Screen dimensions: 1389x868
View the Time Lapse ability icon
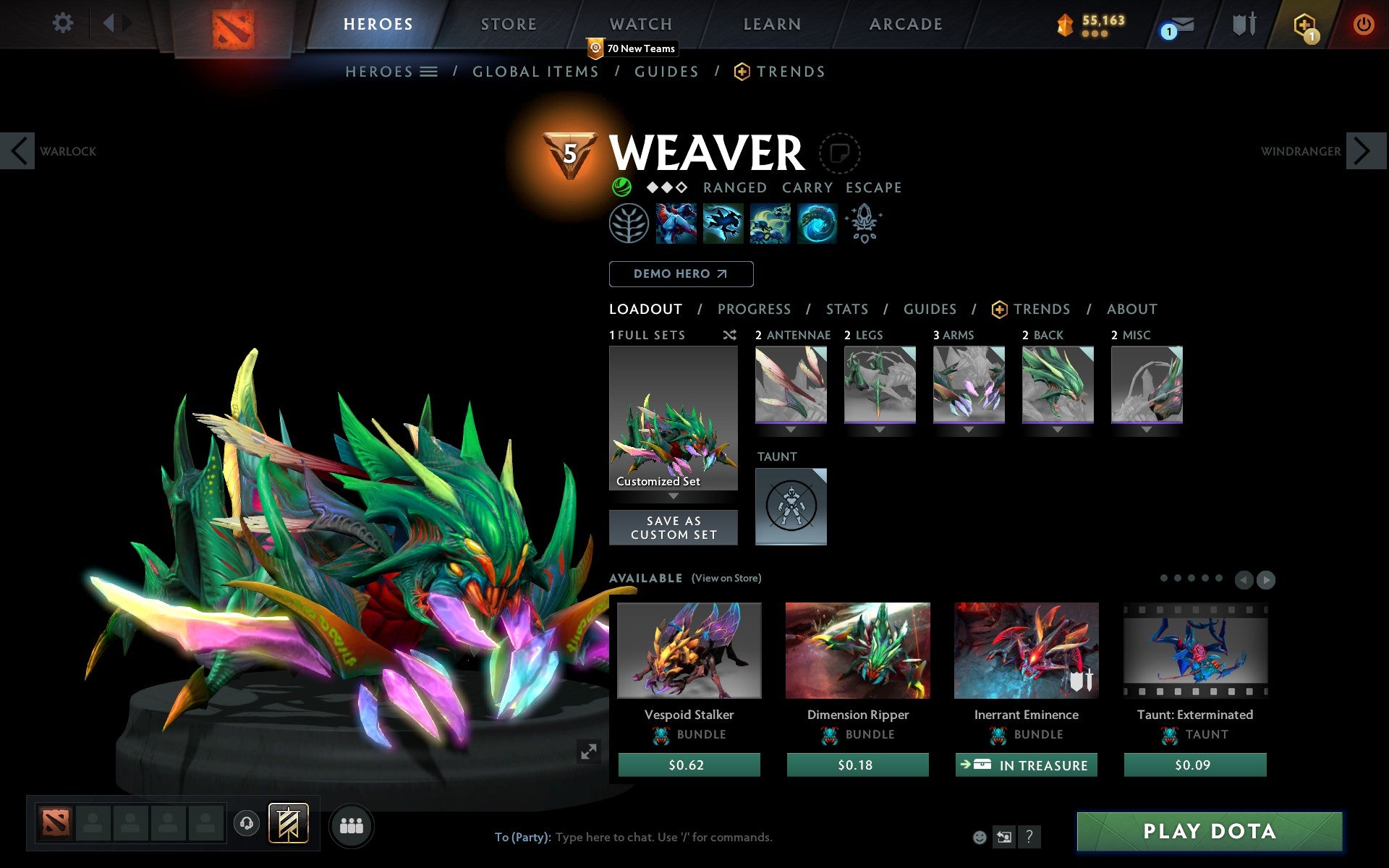[816, 224]
